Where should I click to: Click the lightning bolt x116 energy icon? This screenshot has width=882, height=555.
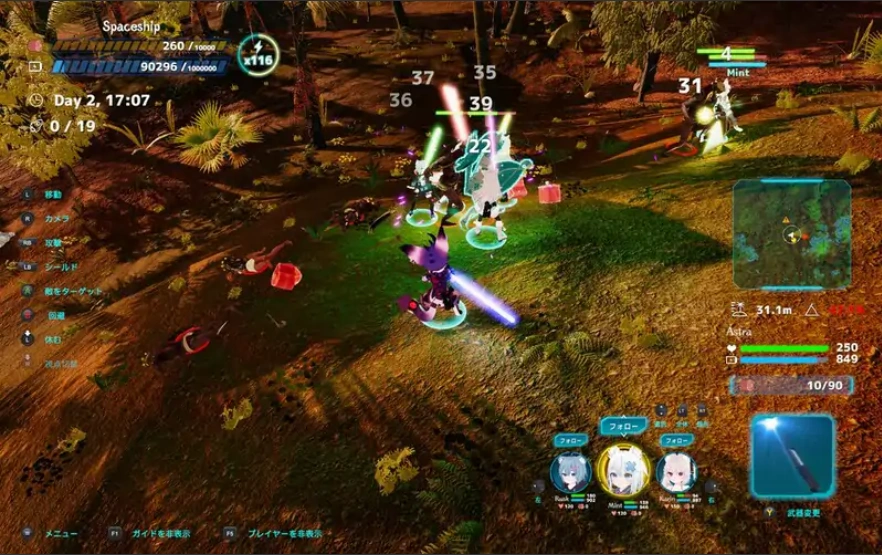click(259, 50)
